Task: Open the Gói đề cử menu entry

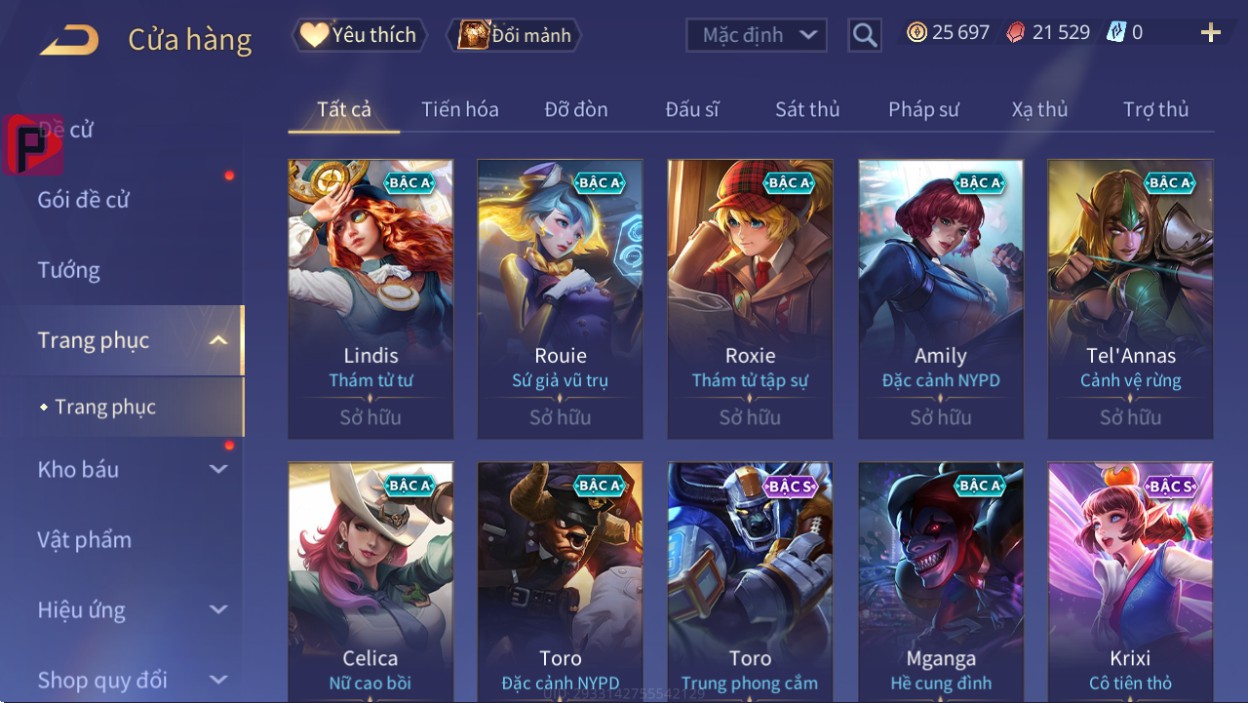Action: (x=84, y=200)
